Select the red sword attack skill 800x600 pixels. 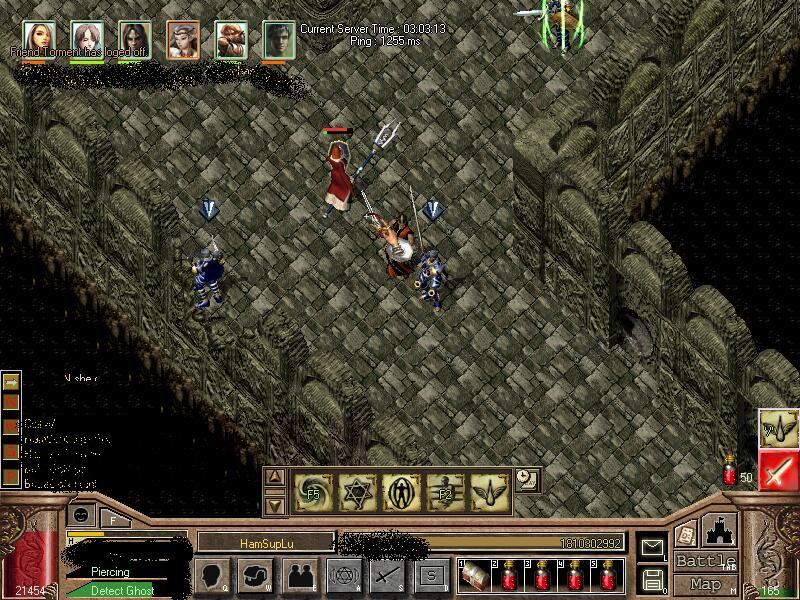(777, 469)
